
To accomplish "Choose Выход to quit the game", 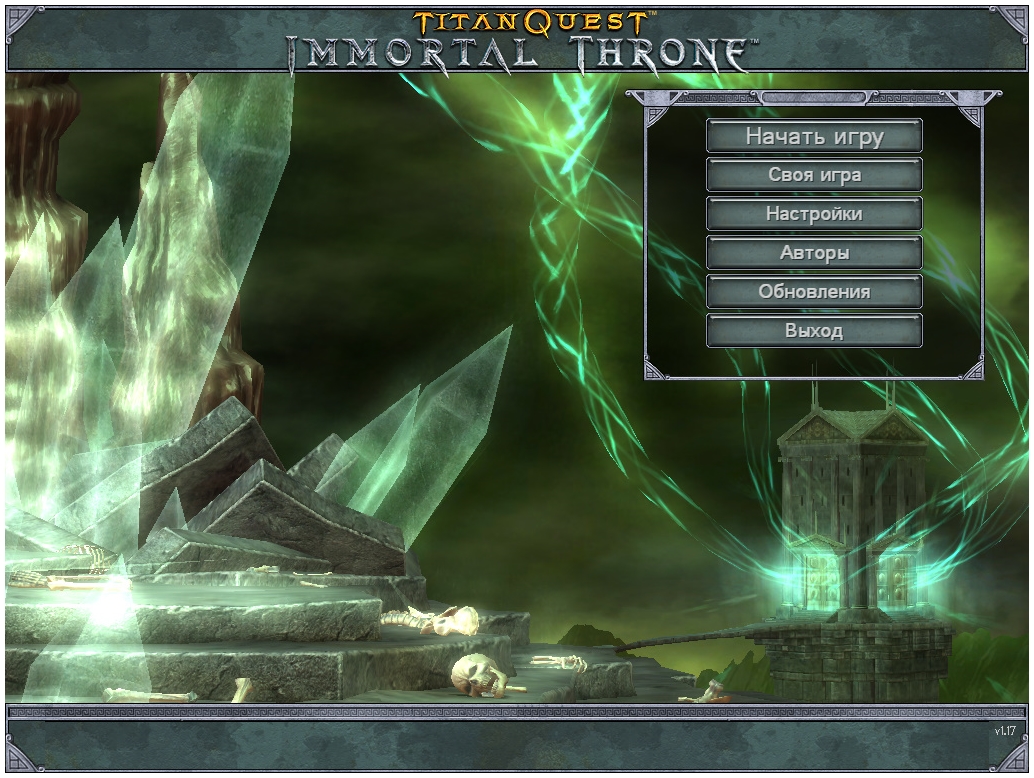I will [x=814, y=331].
